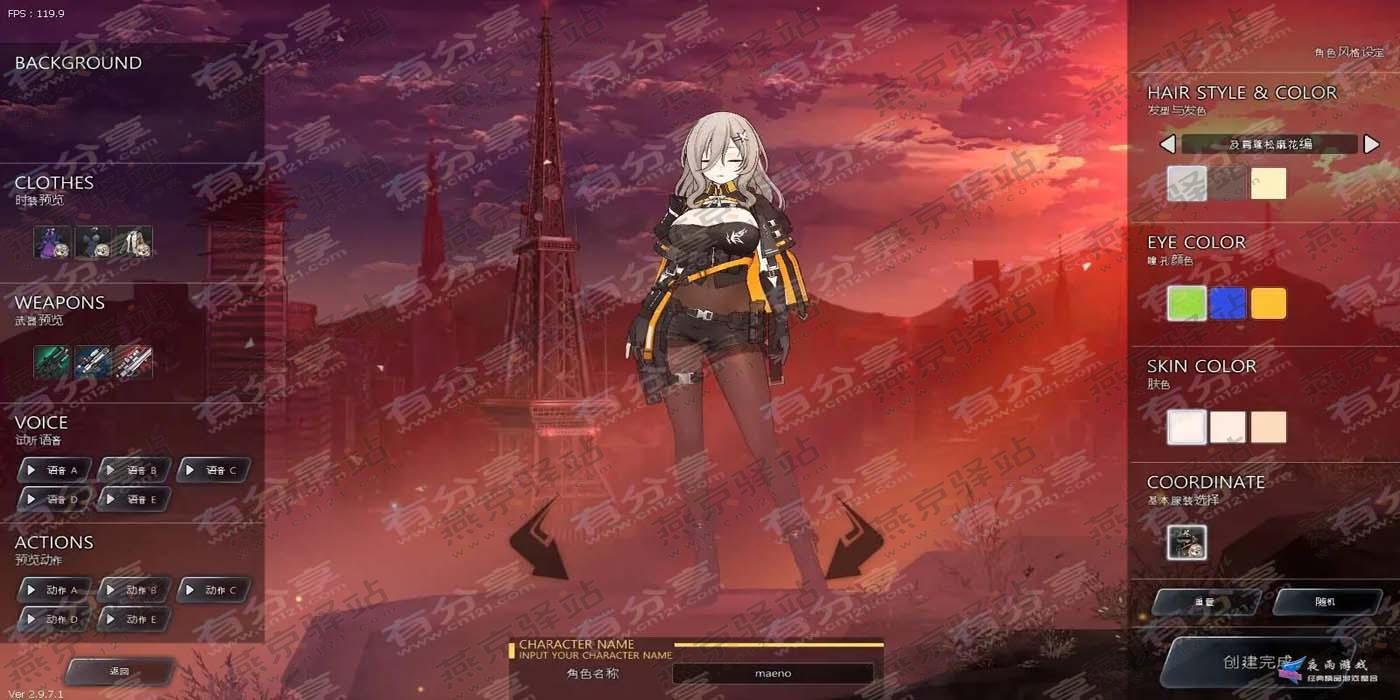1400x700 pixels.
Task: Click the character name input field
Action: (x=772, y=673)
